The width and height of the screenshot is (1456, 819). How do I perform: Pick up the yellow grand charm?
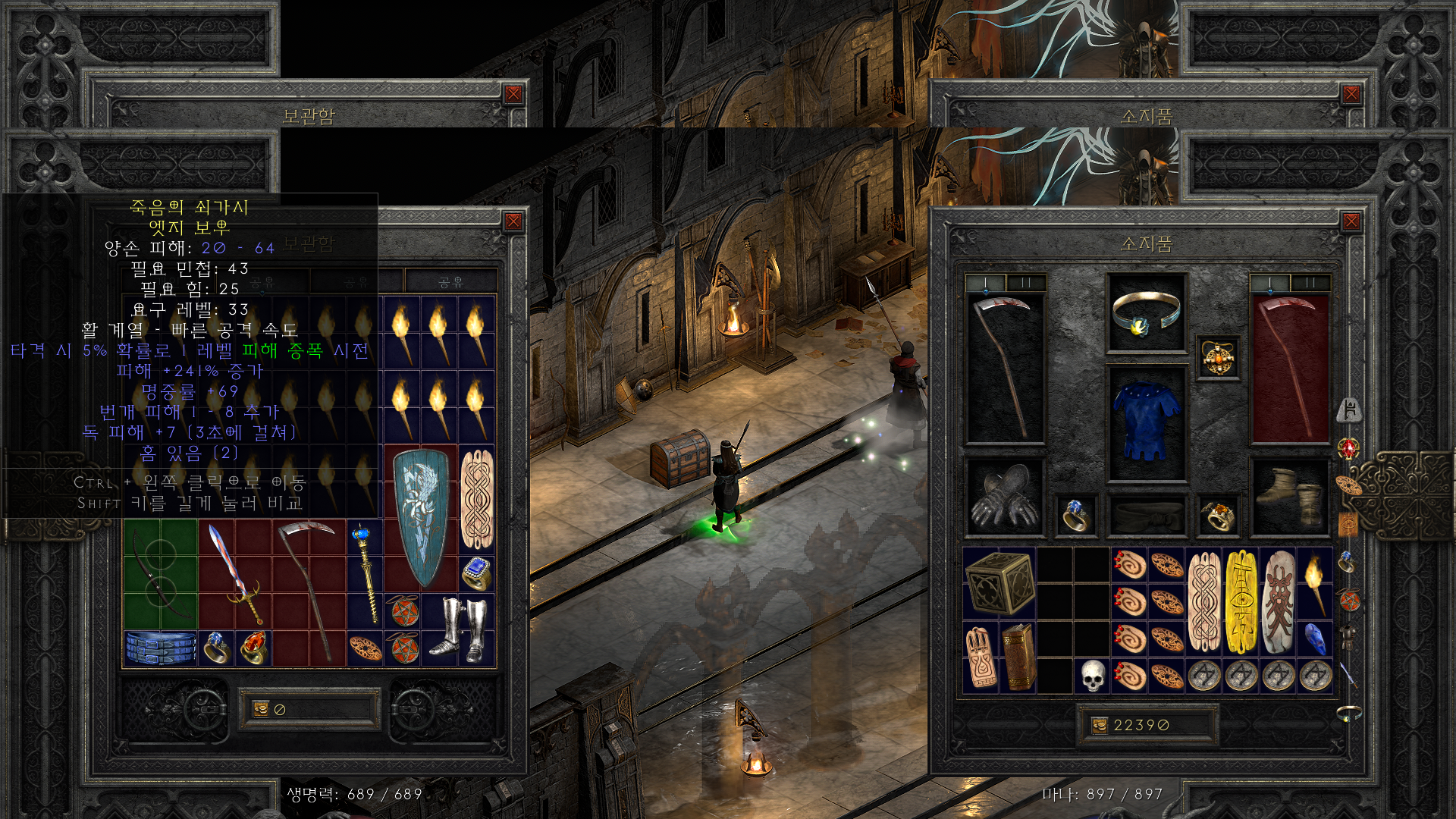coord(1241,601)
